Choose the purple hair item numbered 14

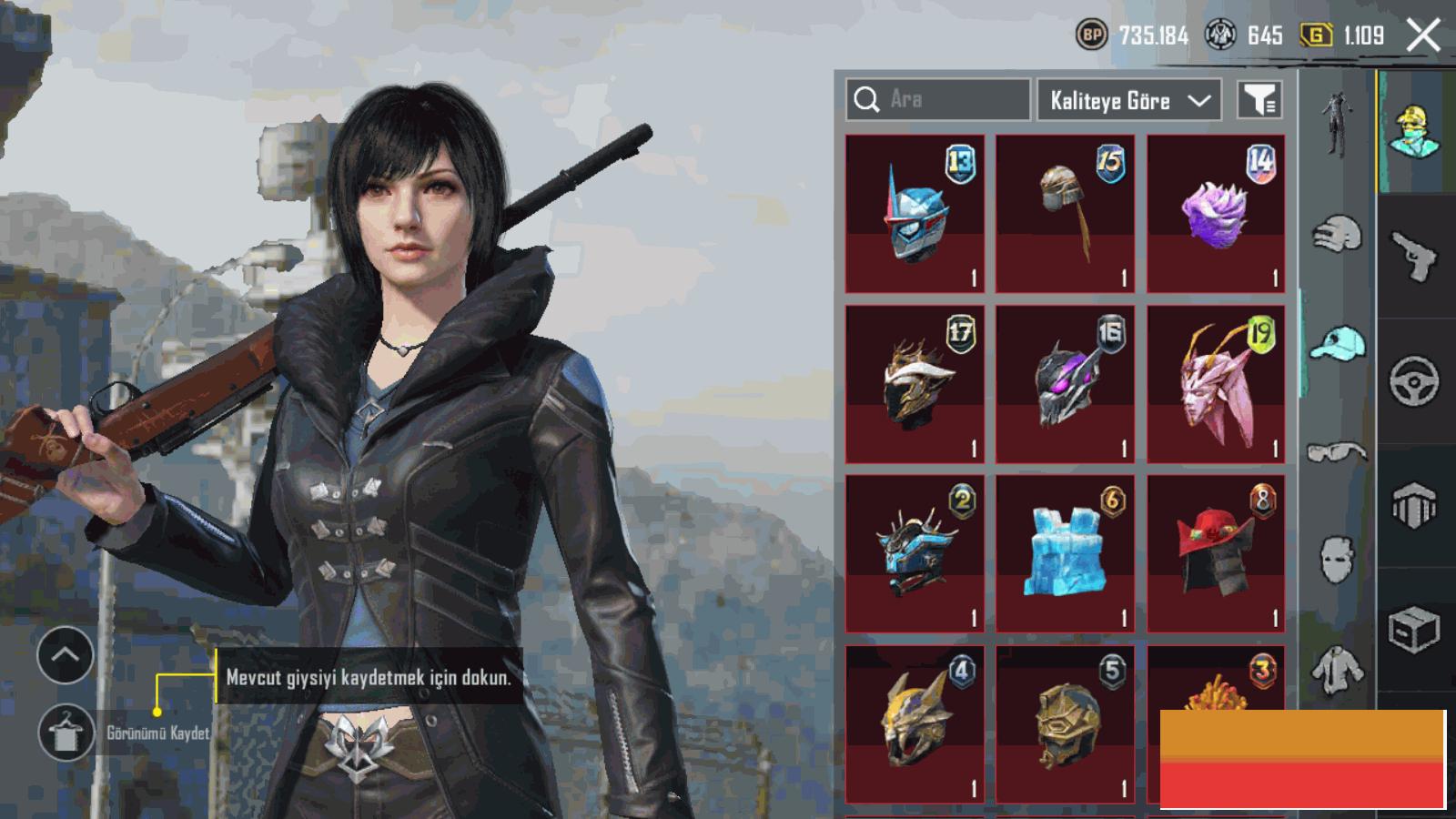[x=1216, y=214]
